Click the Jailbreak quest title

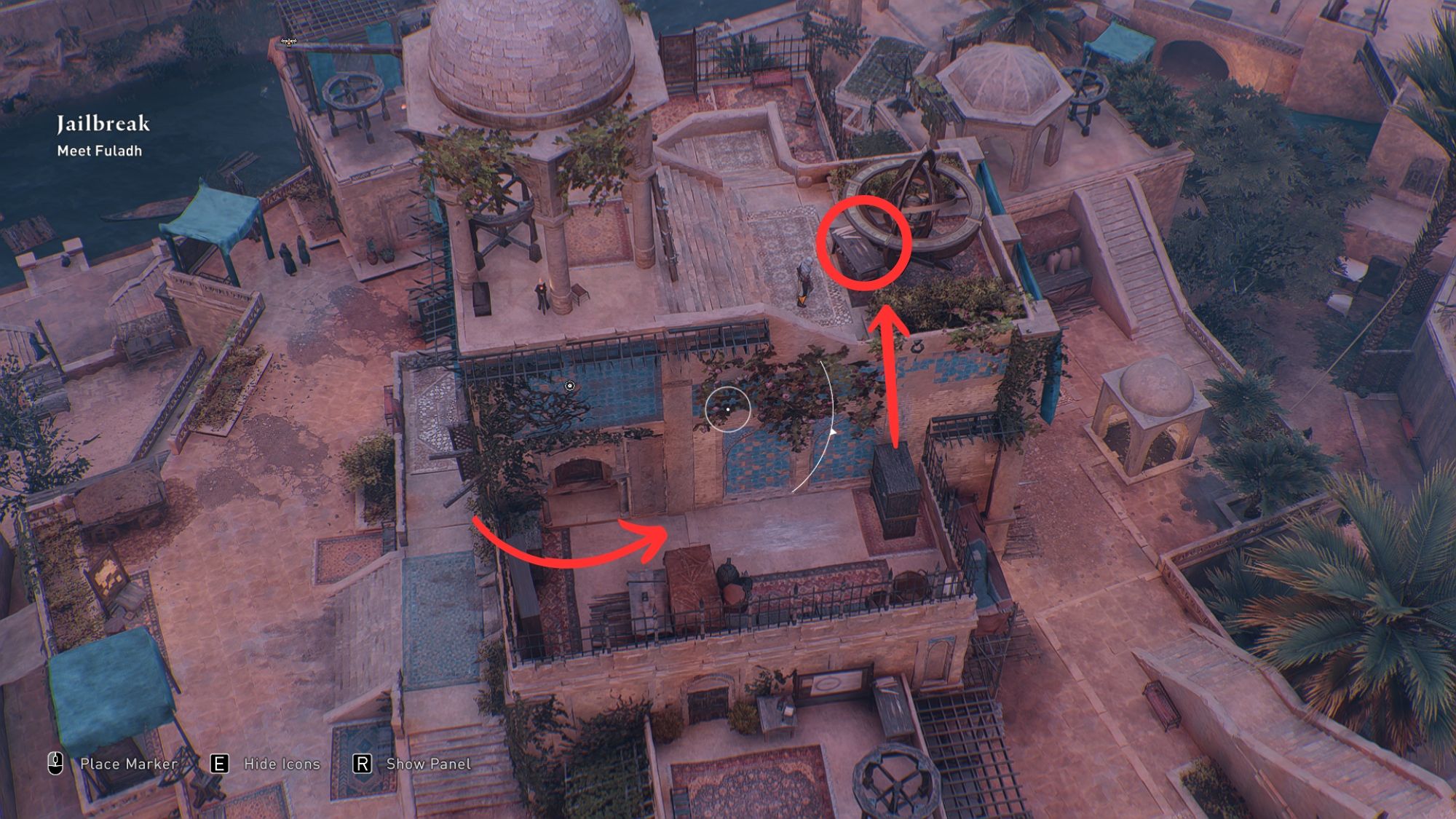pos(103,124)
